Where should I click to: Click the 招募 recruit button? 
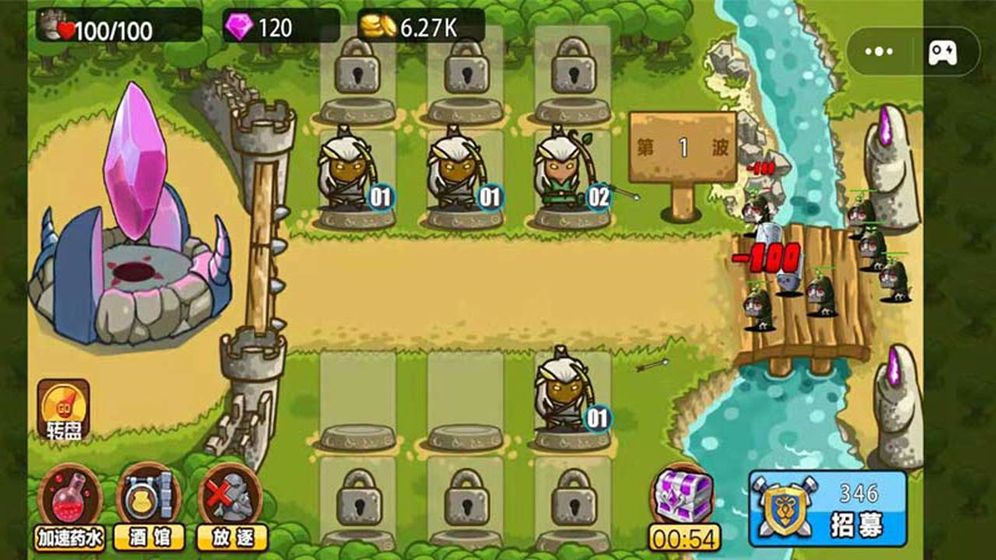[827, 509]
